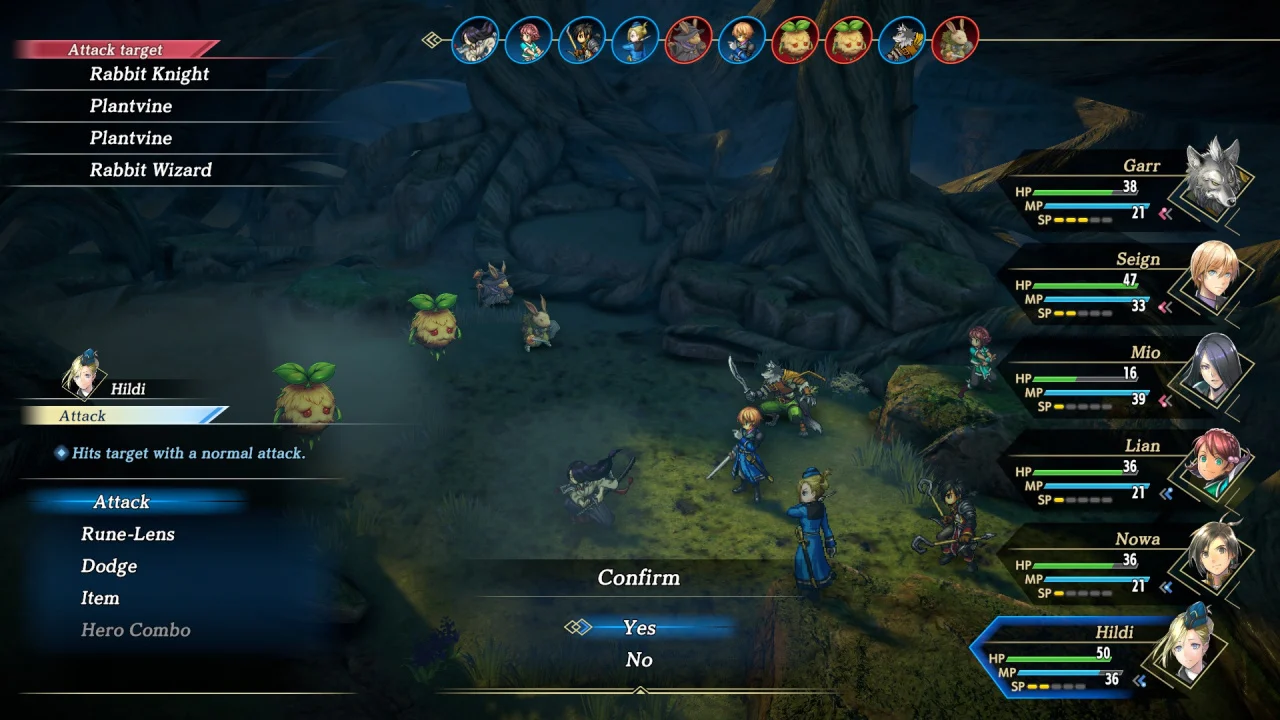Select the Attack command

tap(121, 502)
